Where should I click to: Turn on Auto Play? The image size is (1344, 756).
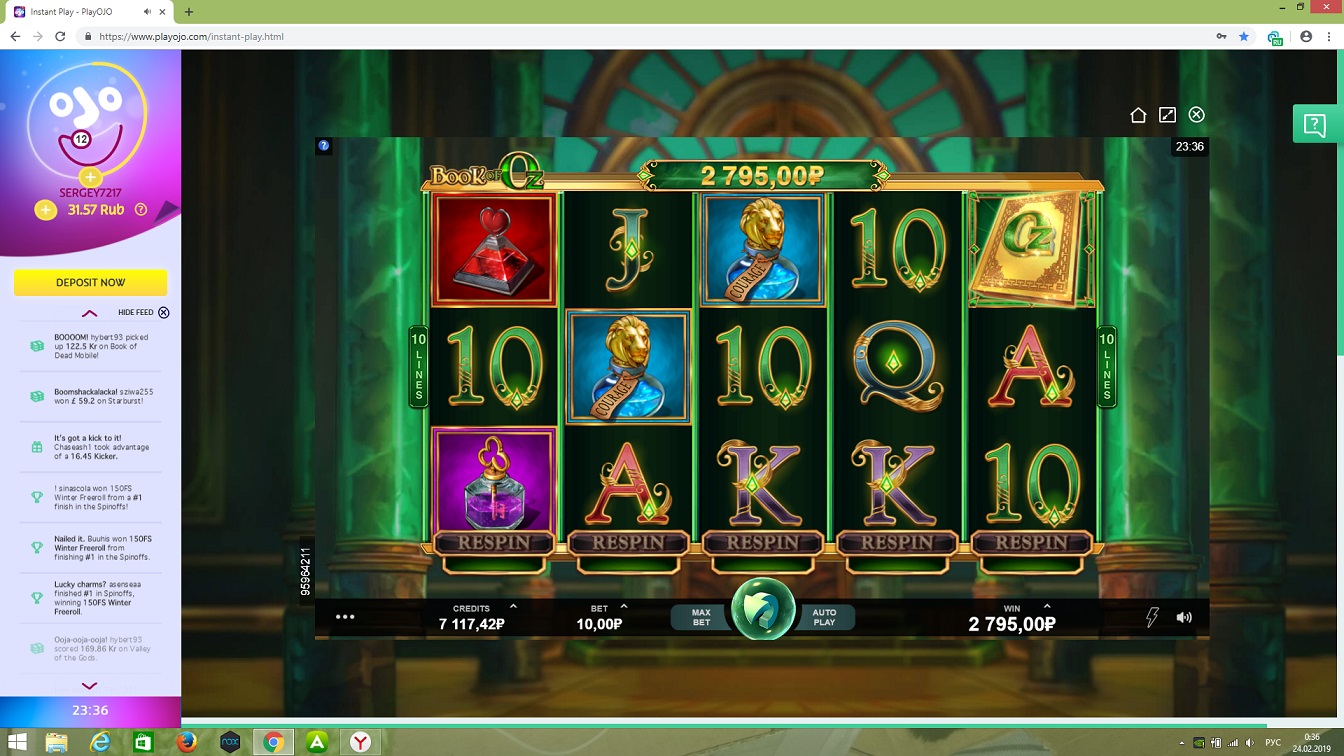(x=824, y=618)
